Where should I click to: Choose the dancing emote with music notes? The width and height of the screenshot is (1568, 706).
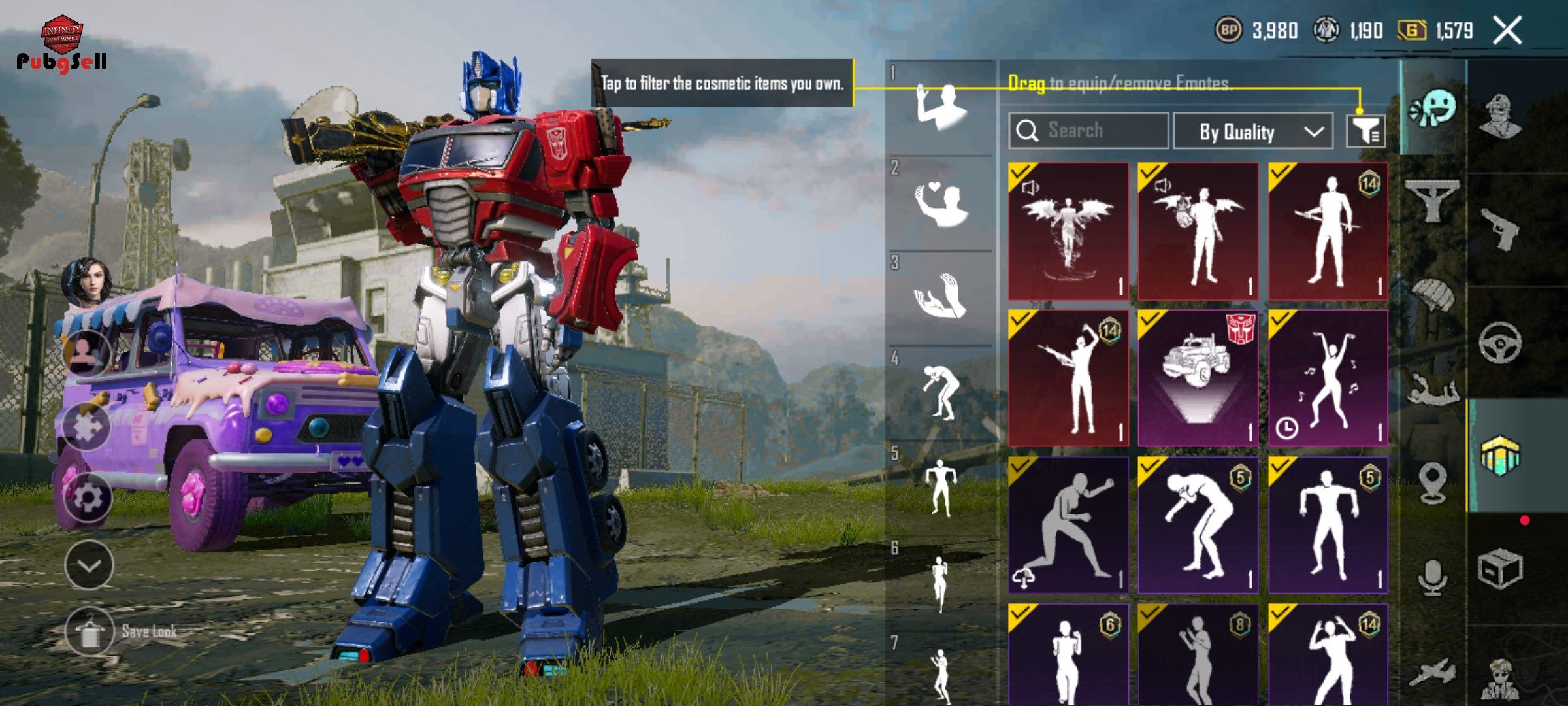click(1328, 378)
